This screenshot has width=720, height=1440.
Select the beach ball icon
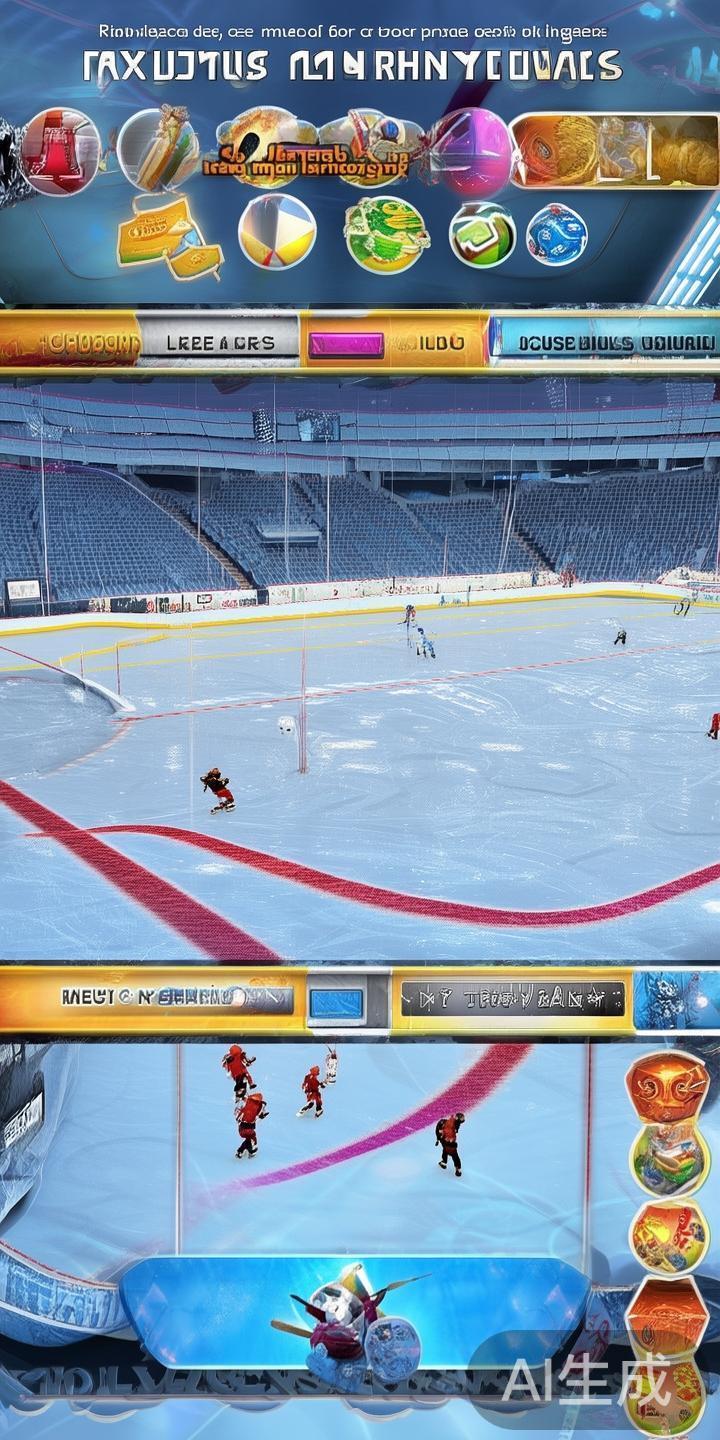point(277,232)
